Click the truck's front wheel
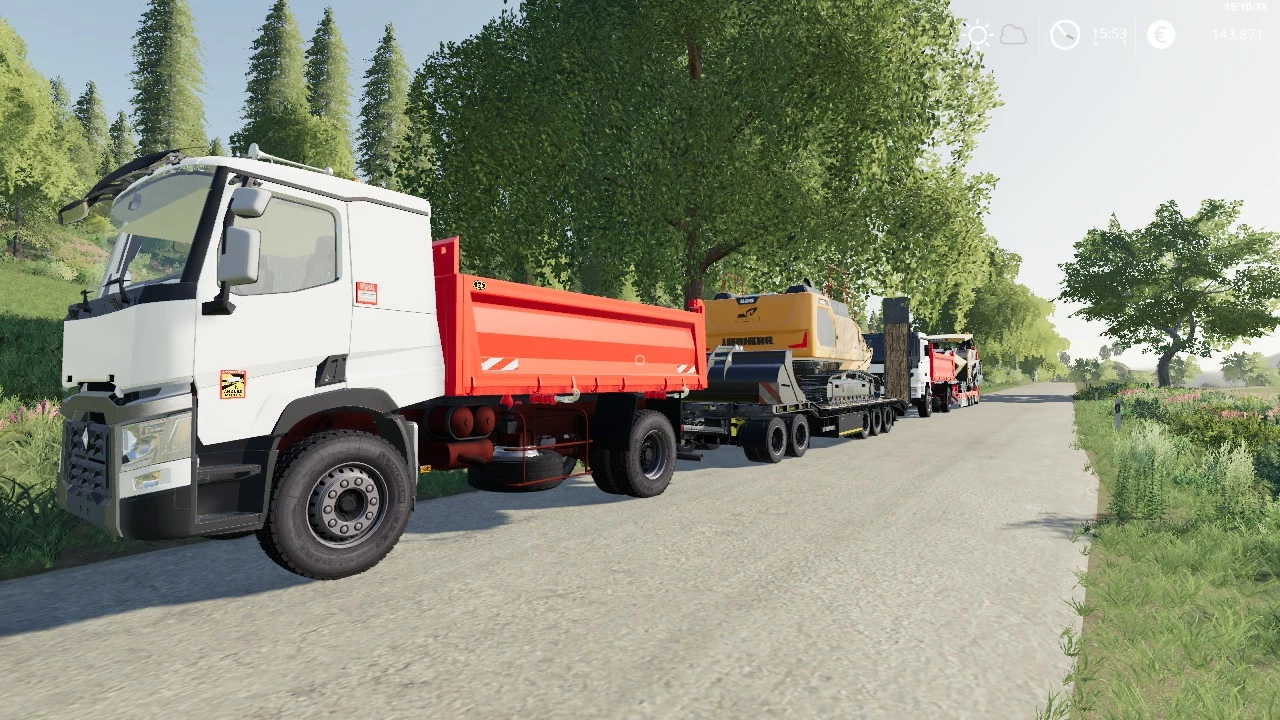 point(345,500)
